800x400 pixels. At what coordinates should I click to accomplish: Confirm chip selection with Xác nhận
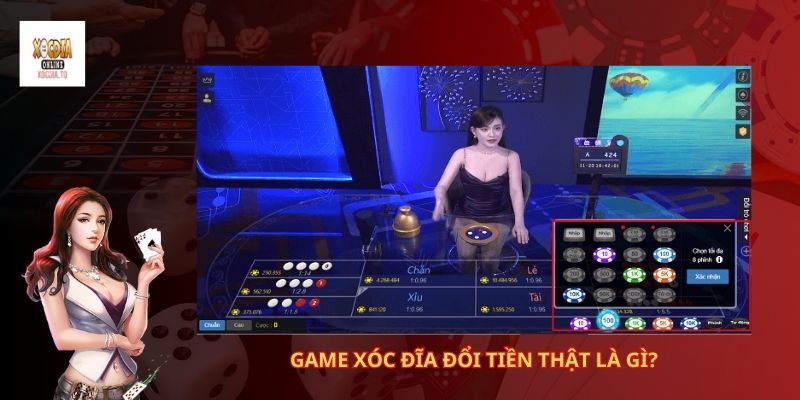click(x=707, y=277)
